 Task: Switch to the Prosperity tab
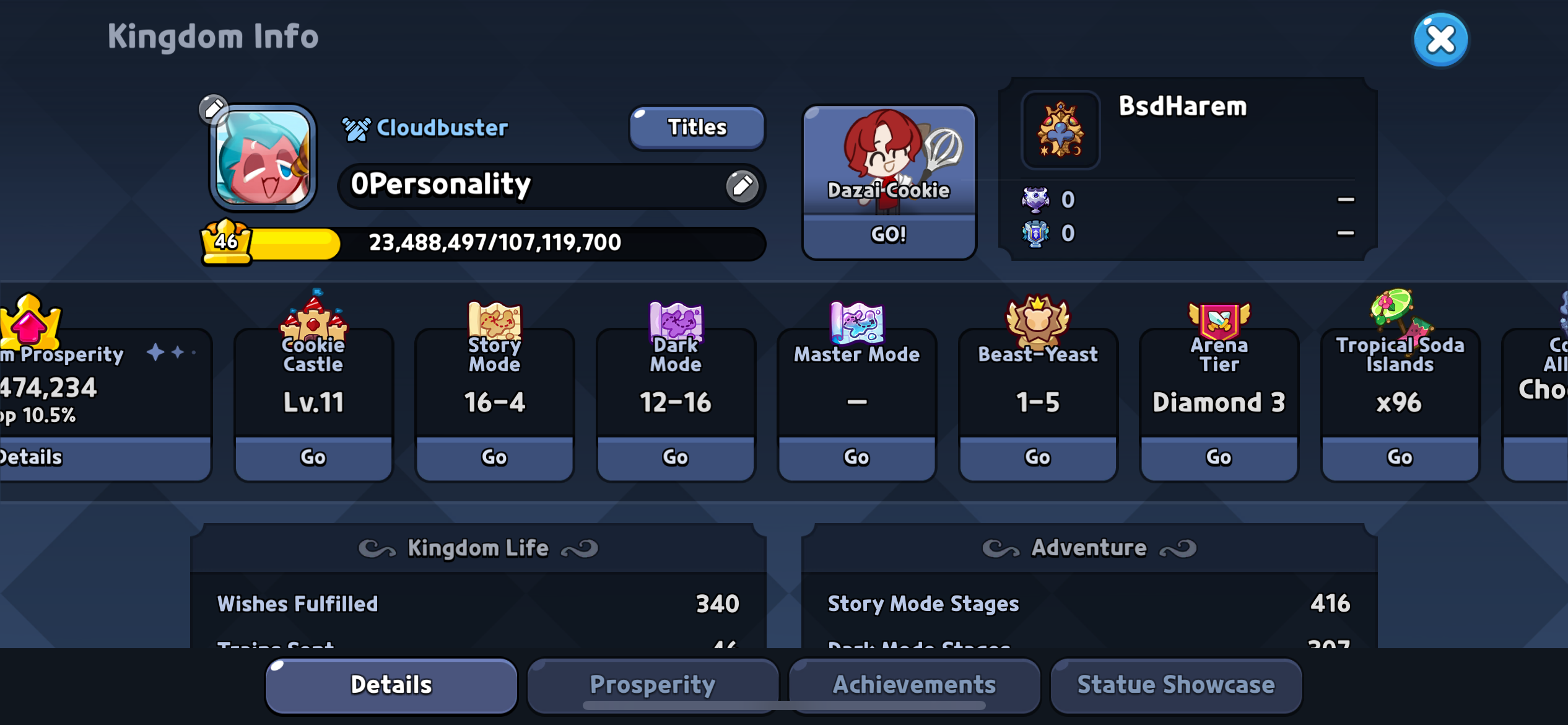652,684
